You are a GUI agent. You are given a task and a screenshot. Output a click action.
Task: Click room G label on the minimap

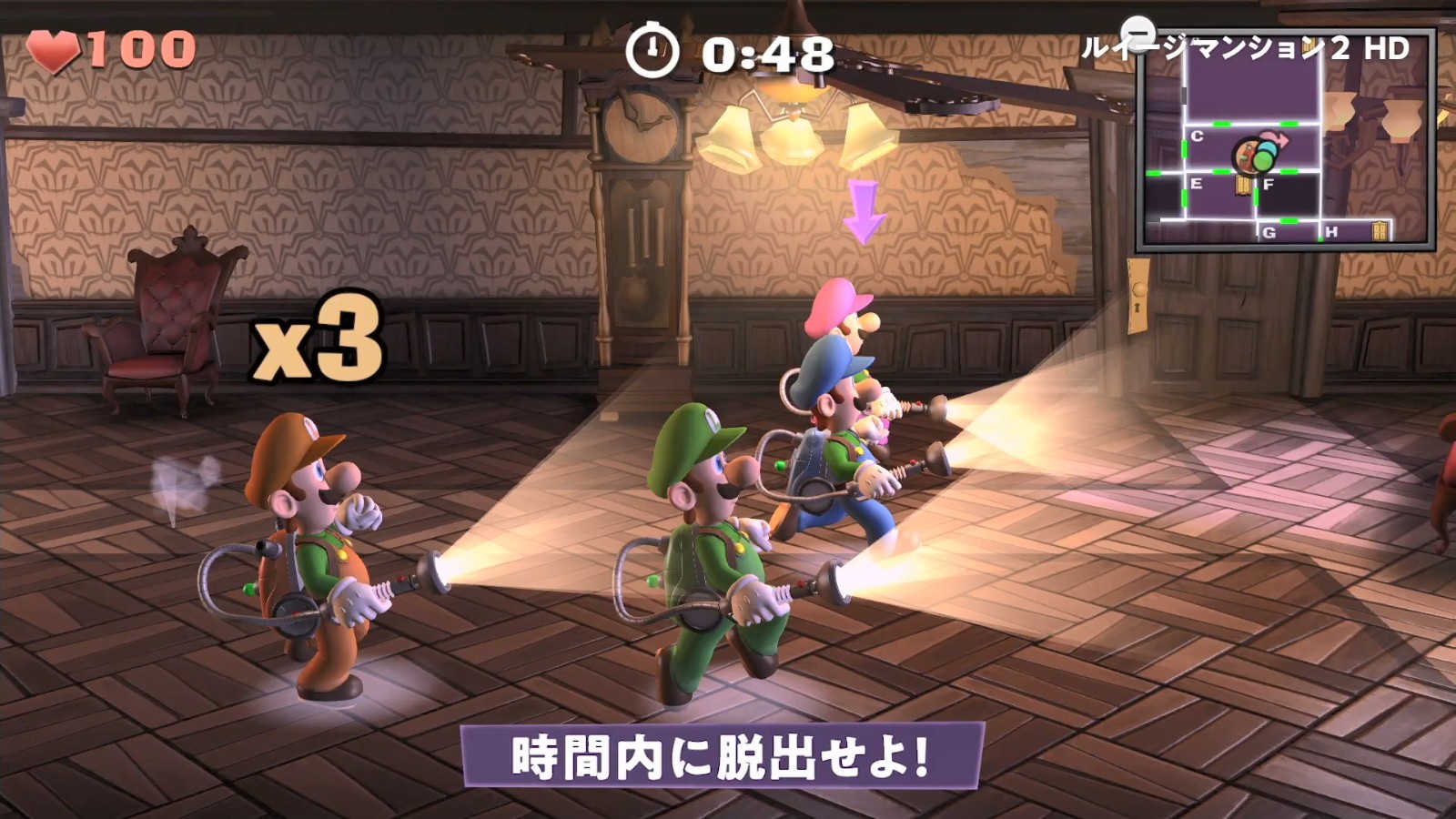1269,233
